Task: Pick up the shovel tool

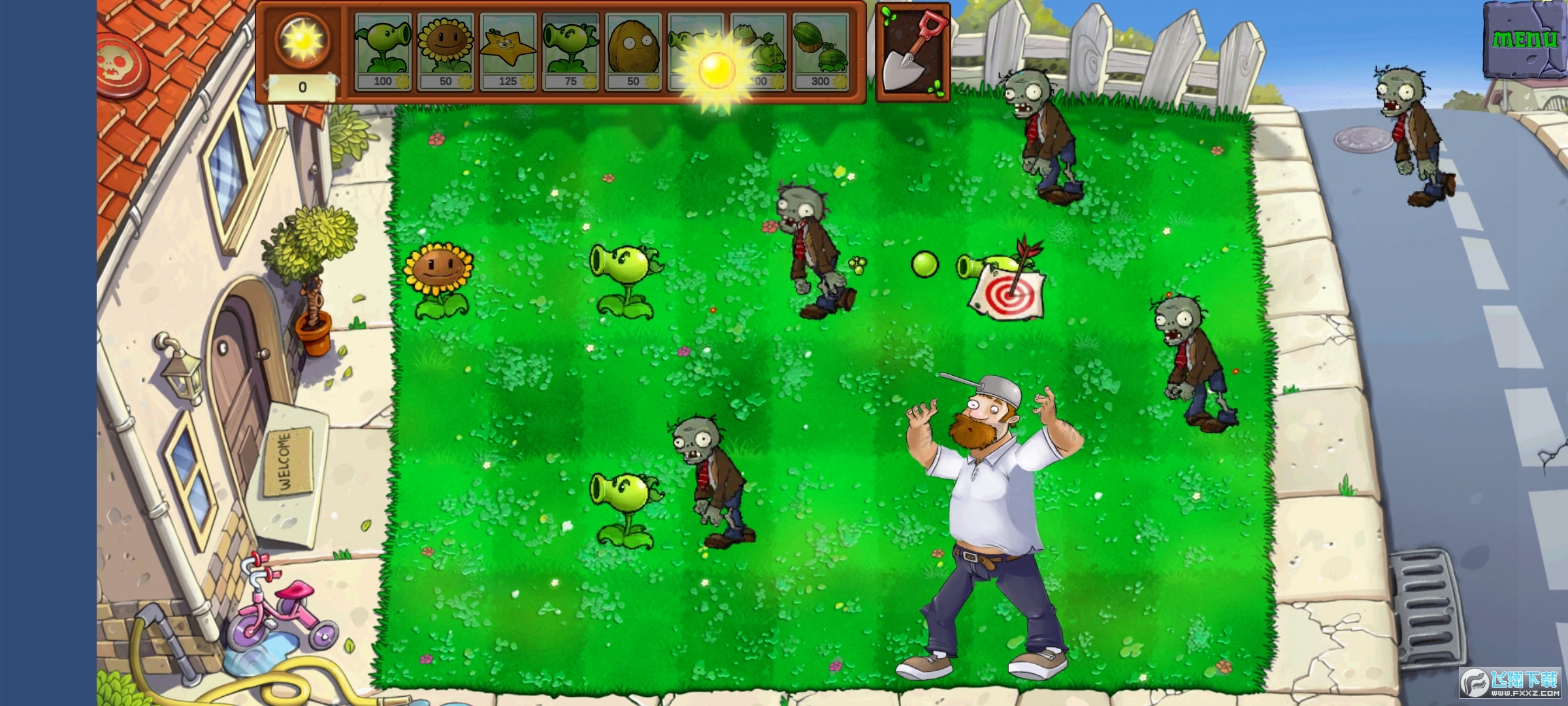Action: pyautogui.click(x=913, y=52)
